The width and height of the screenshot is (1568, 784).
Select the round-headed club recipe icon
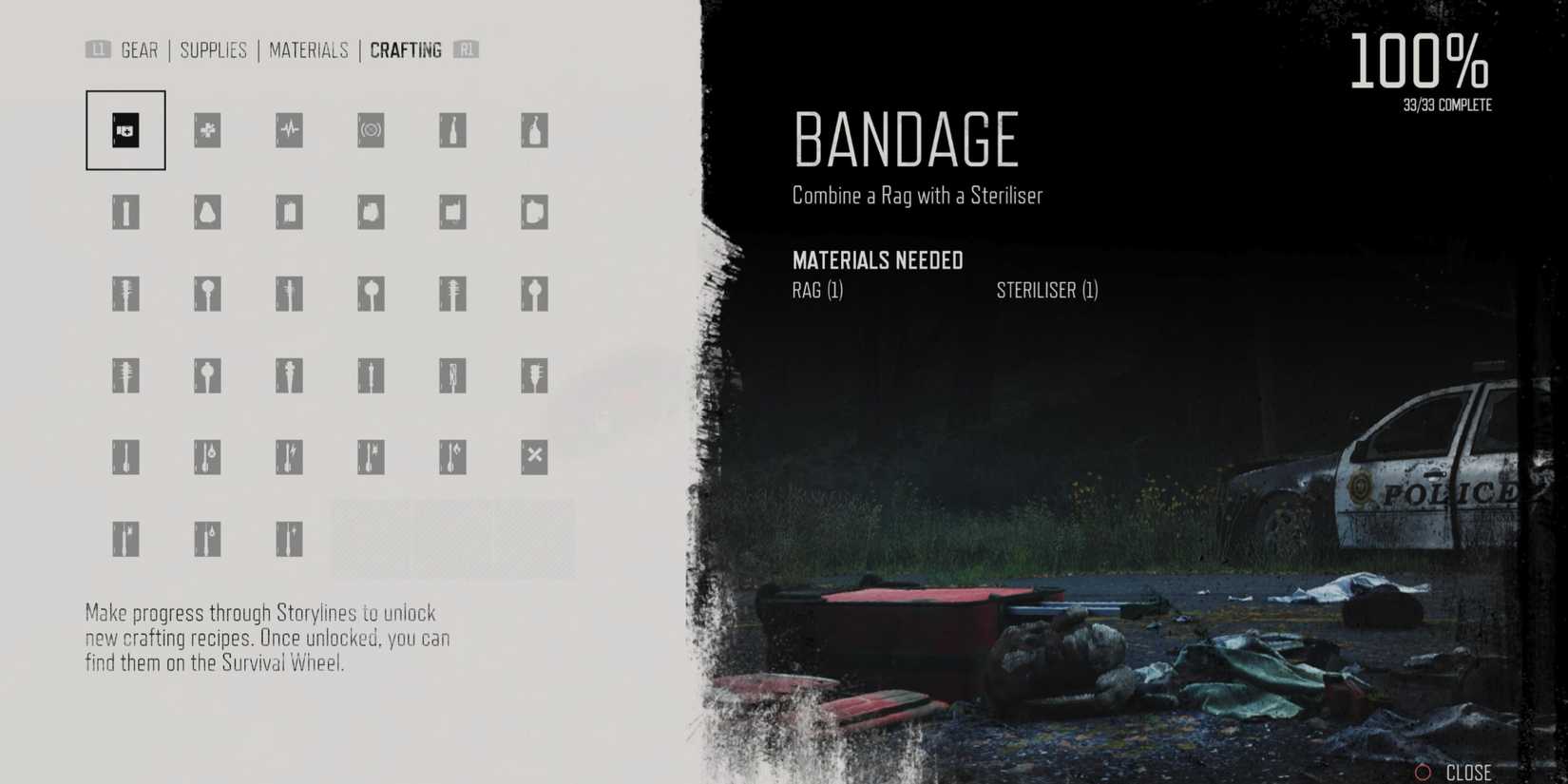tap(207, 294)
